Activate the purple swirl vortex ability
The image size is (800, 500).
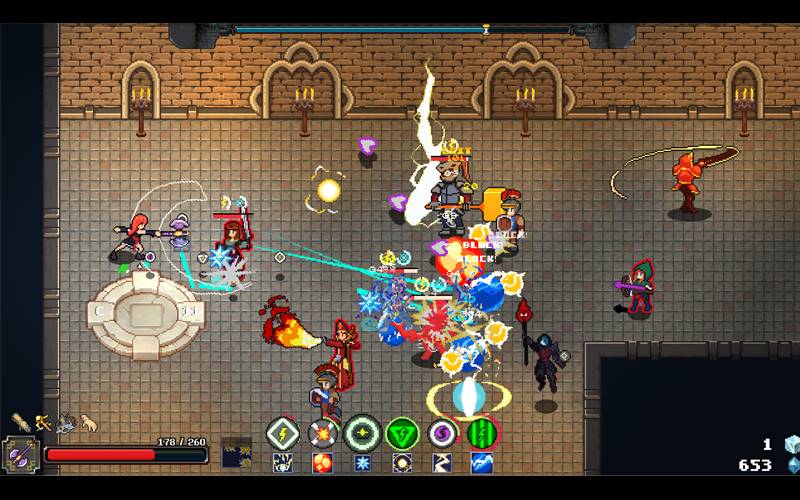pyautogui.click(x=441, y=434)
